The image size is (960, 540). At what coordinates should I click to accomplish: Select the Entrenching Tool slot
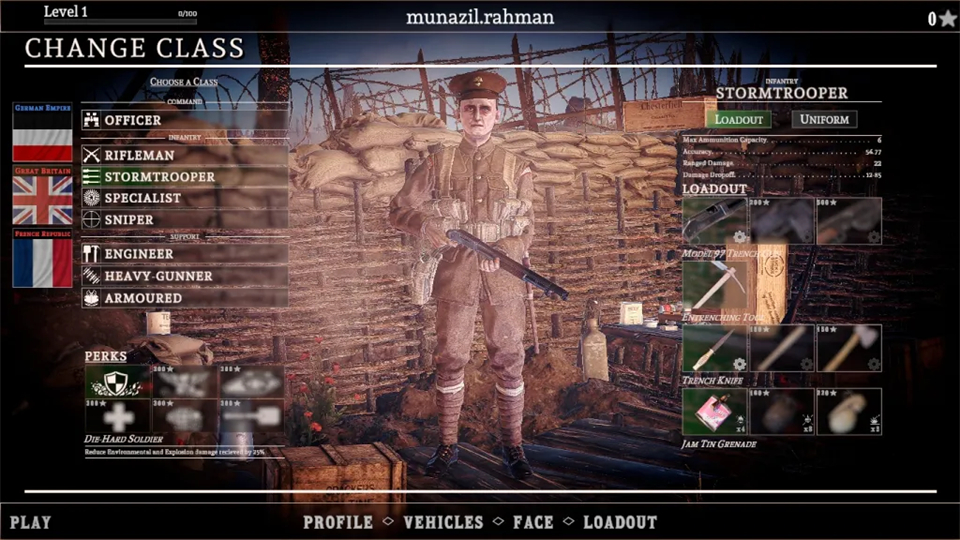pos(714,285)
